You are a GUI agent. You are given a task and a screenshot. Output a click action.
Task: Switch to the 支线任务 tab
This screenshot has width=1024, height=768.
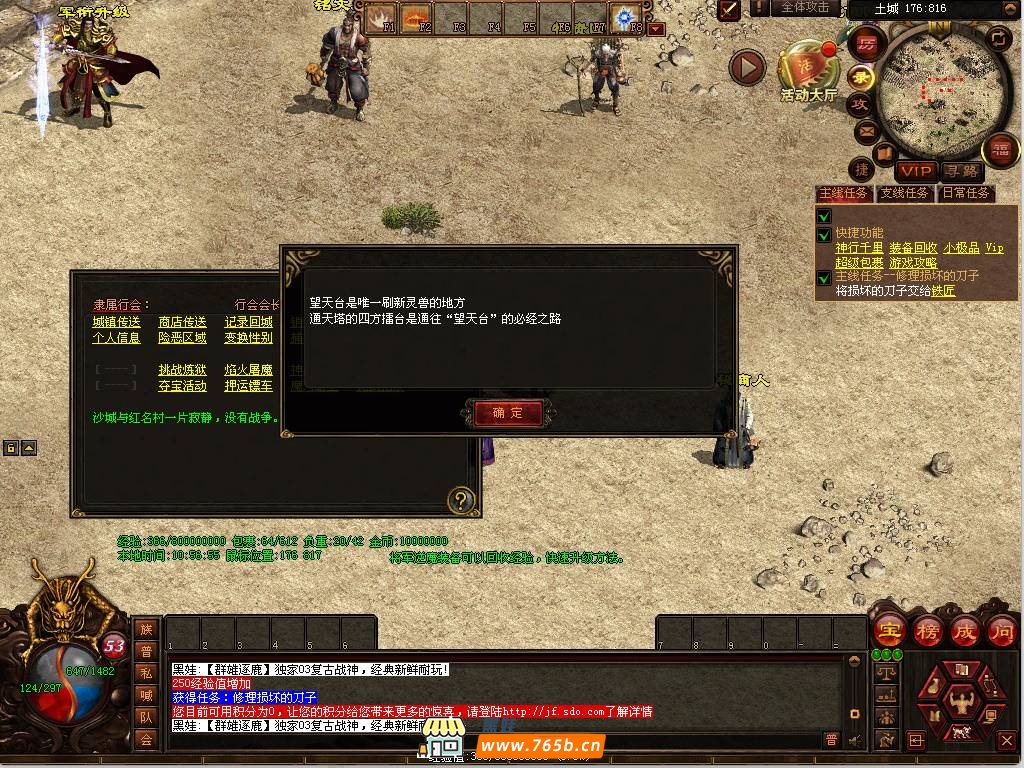tap(904, 193)
